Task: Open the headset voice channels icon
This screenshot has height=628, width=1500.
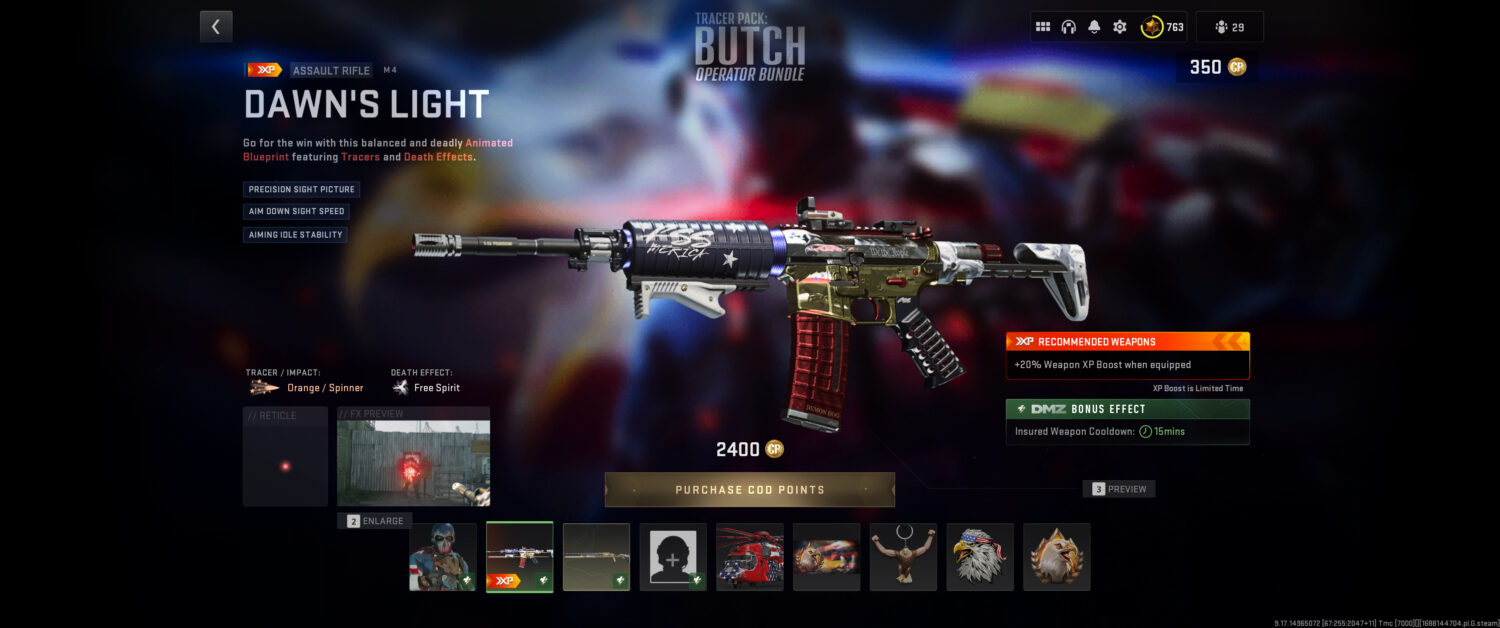Action: click(1068, 27)
